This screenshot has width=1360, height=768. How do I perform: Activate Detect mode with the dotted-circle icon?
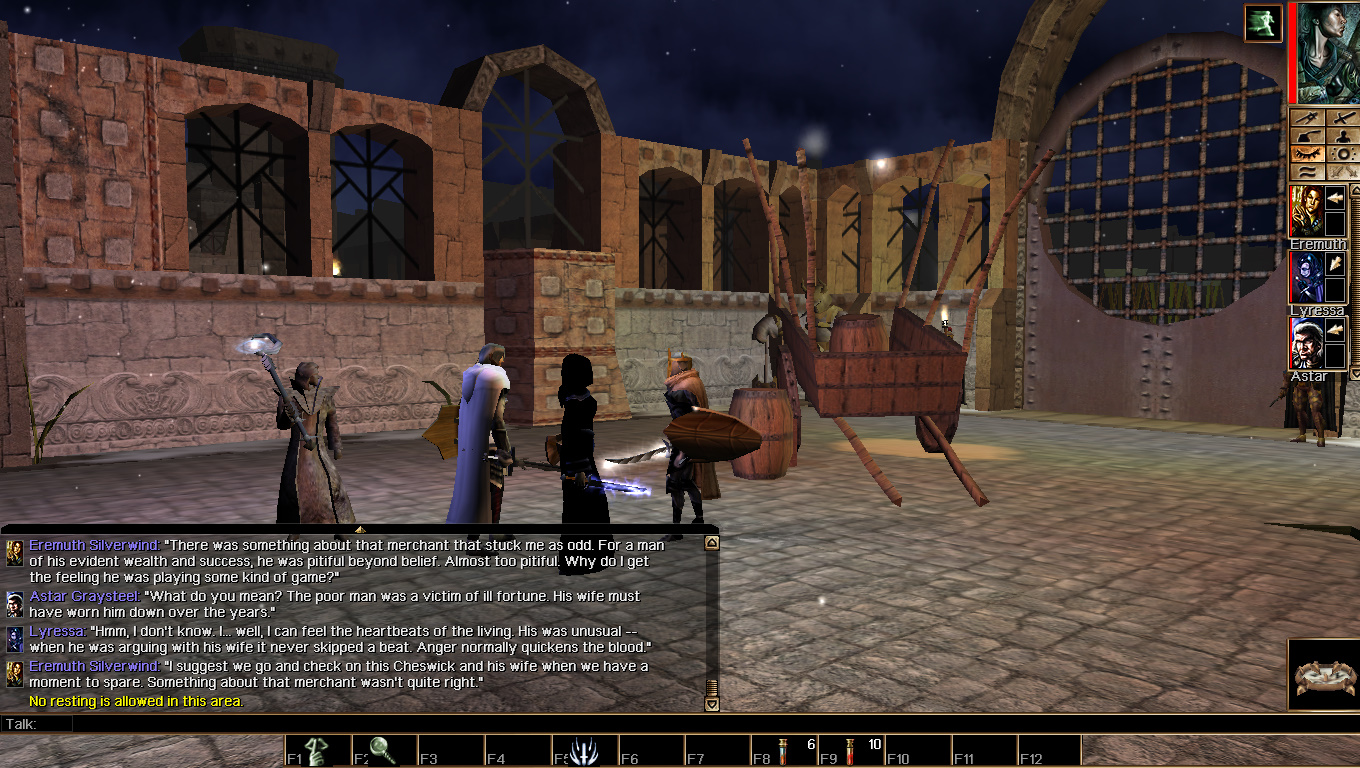point(1344,153)
